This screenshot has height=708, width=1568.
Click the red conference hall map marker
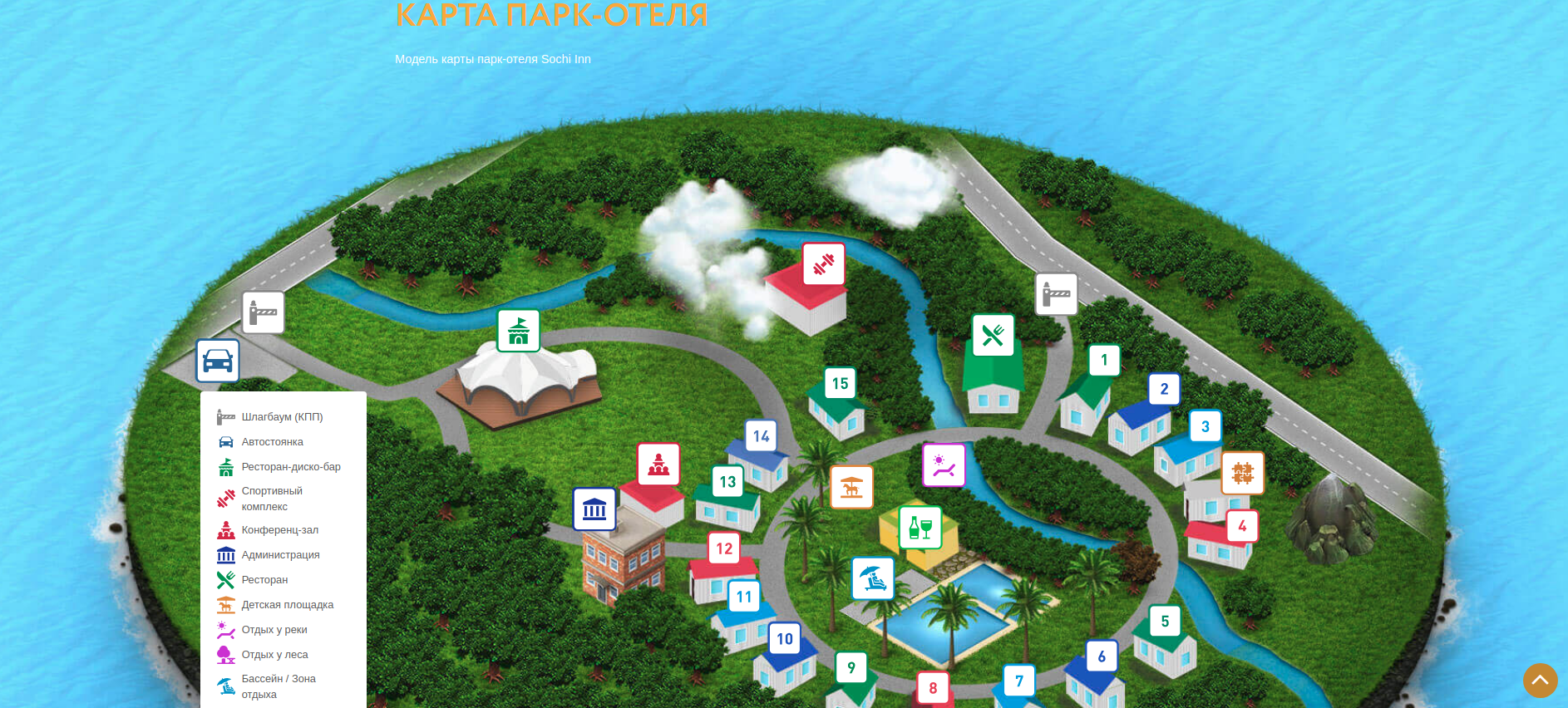(x=658, y=464)
